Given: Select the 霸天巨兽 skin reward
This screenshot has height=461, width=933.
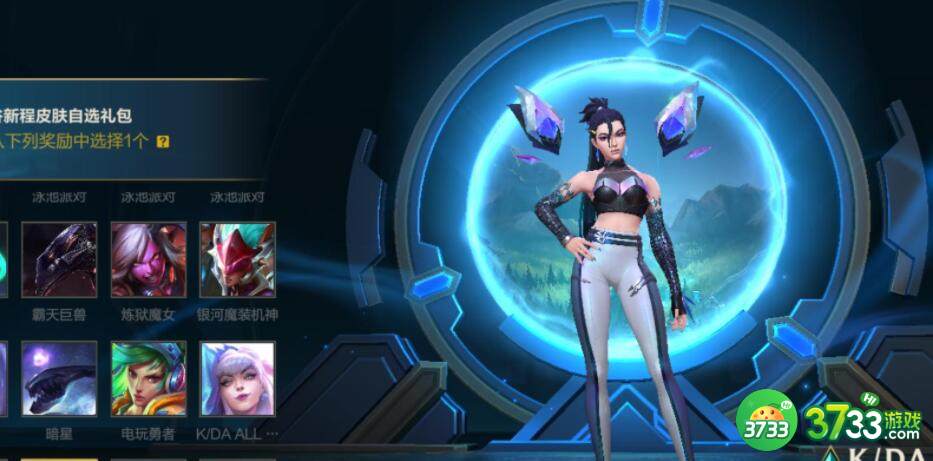Looking at the screenshot, I should (x=59, y=259).
